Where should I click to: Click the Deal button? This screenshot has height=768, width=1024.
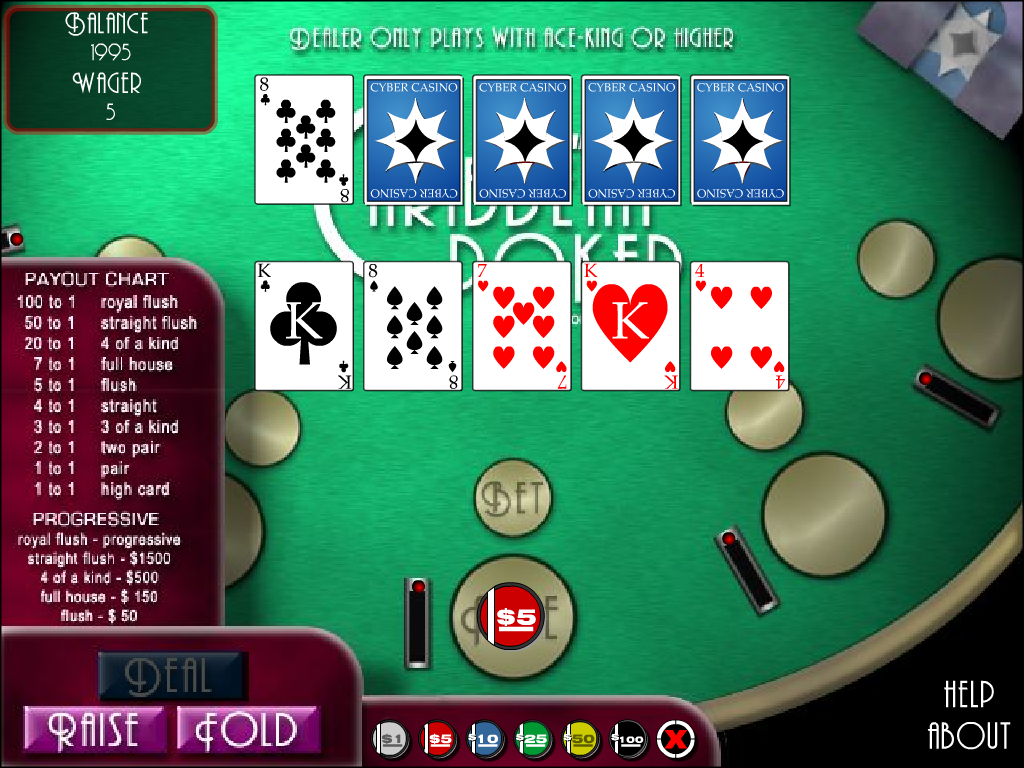click(172, 676)
